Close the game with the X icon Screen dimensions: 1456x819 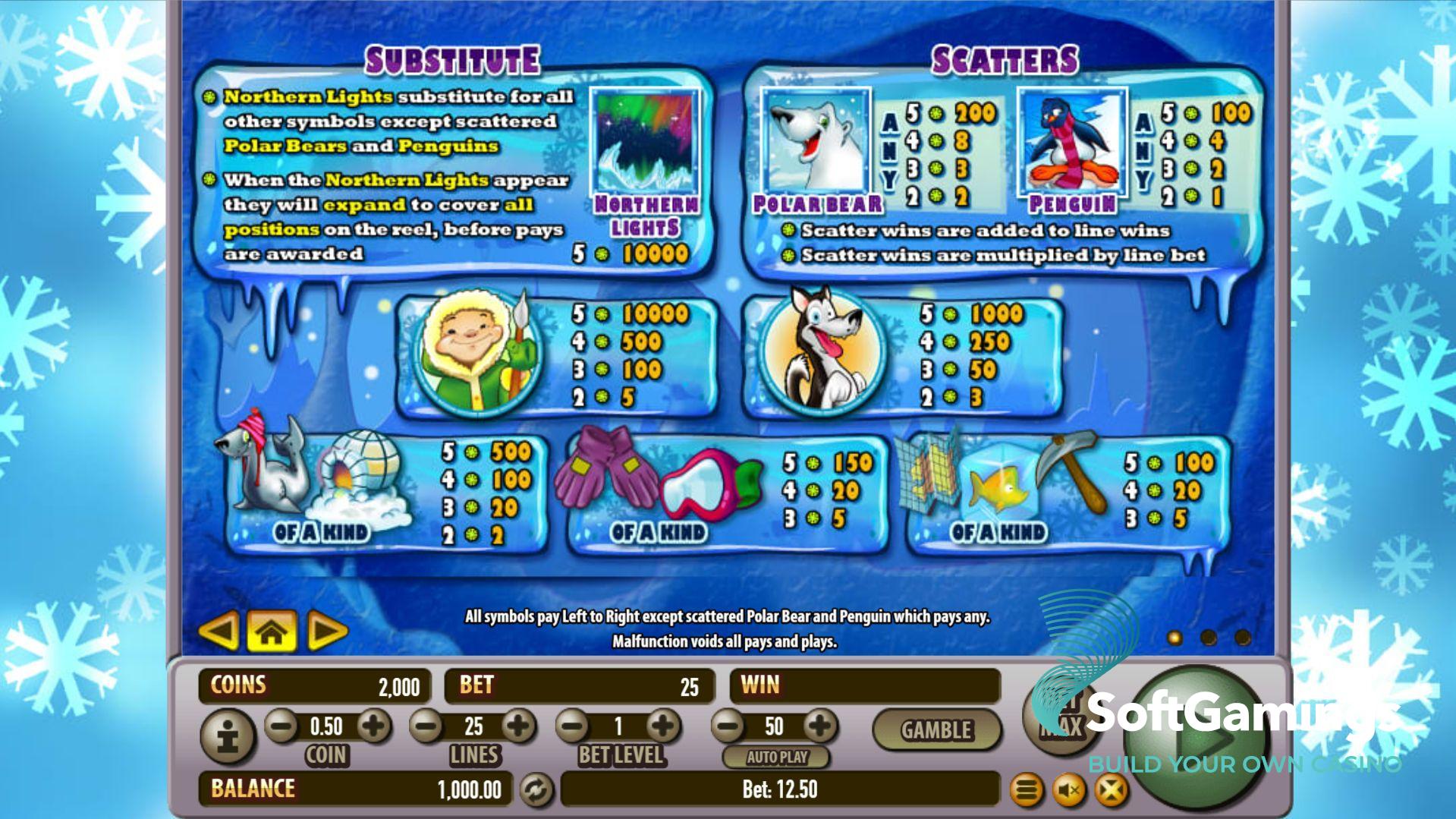[x=1111, y=791]
